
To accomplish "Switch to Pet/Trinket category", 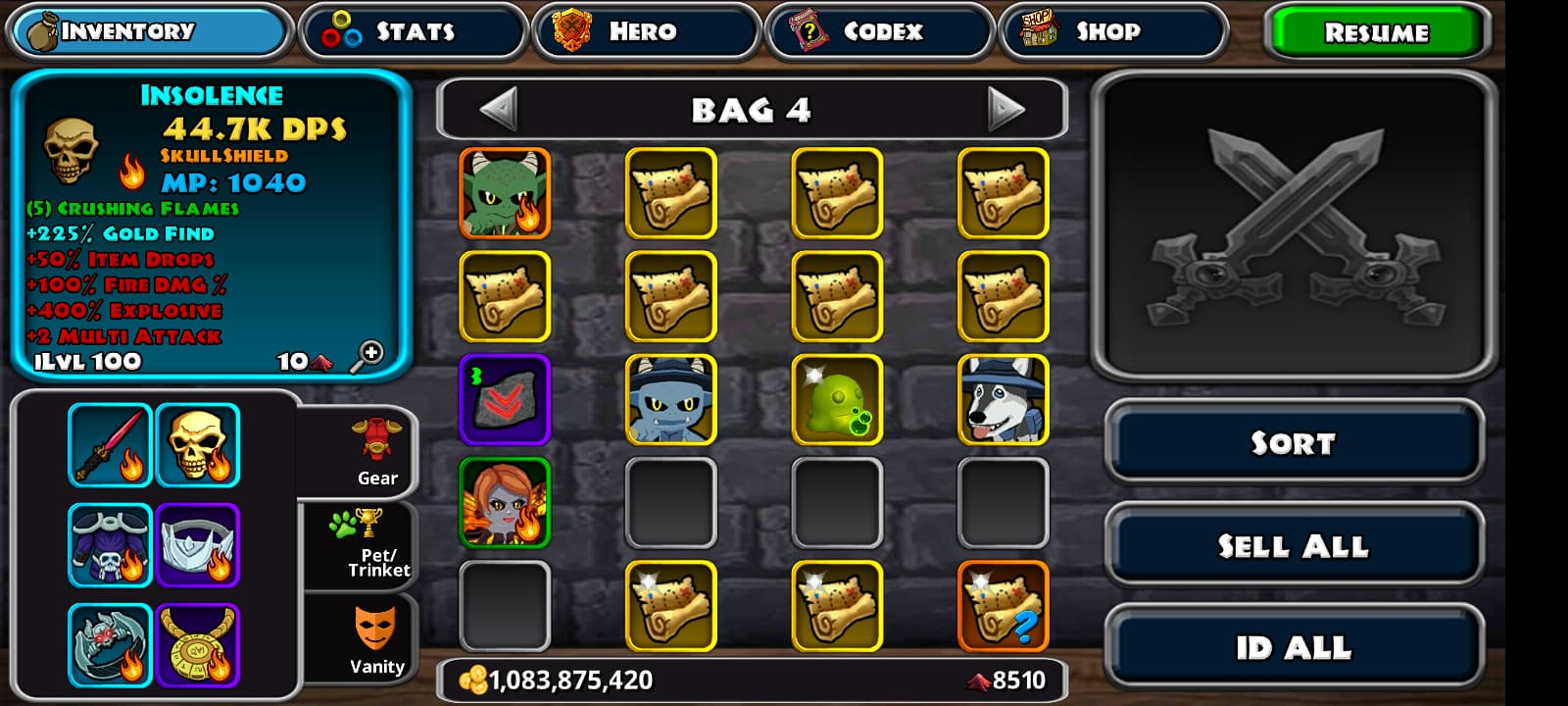I will (x=375, y=545).
